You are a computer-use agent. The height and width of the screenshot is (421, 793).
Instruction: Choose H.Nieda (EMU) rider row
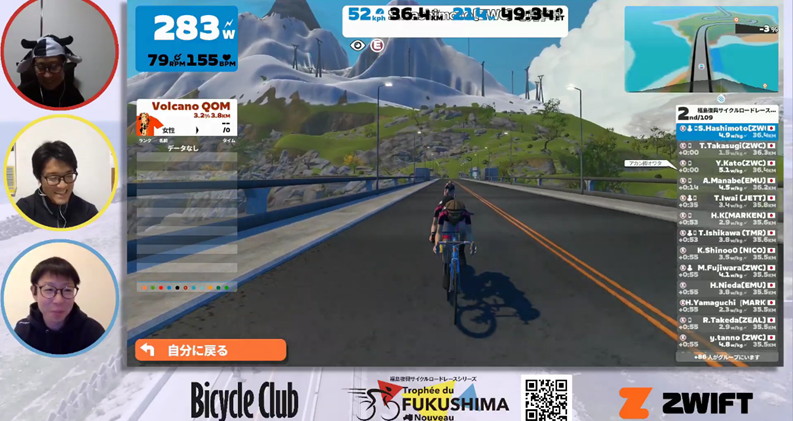[x=727, y=288]
